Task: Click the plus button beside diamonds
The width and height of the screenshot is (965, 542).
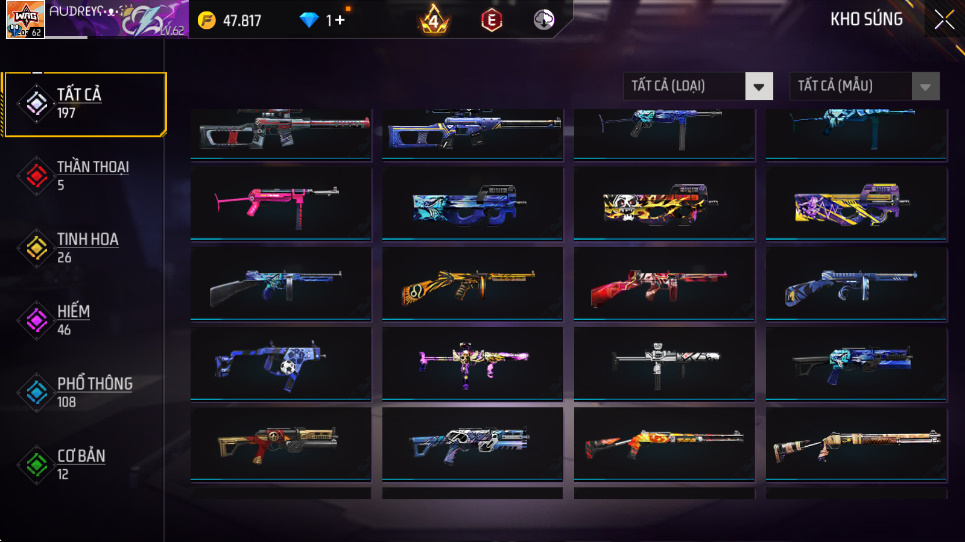Action: pos(341,20)
